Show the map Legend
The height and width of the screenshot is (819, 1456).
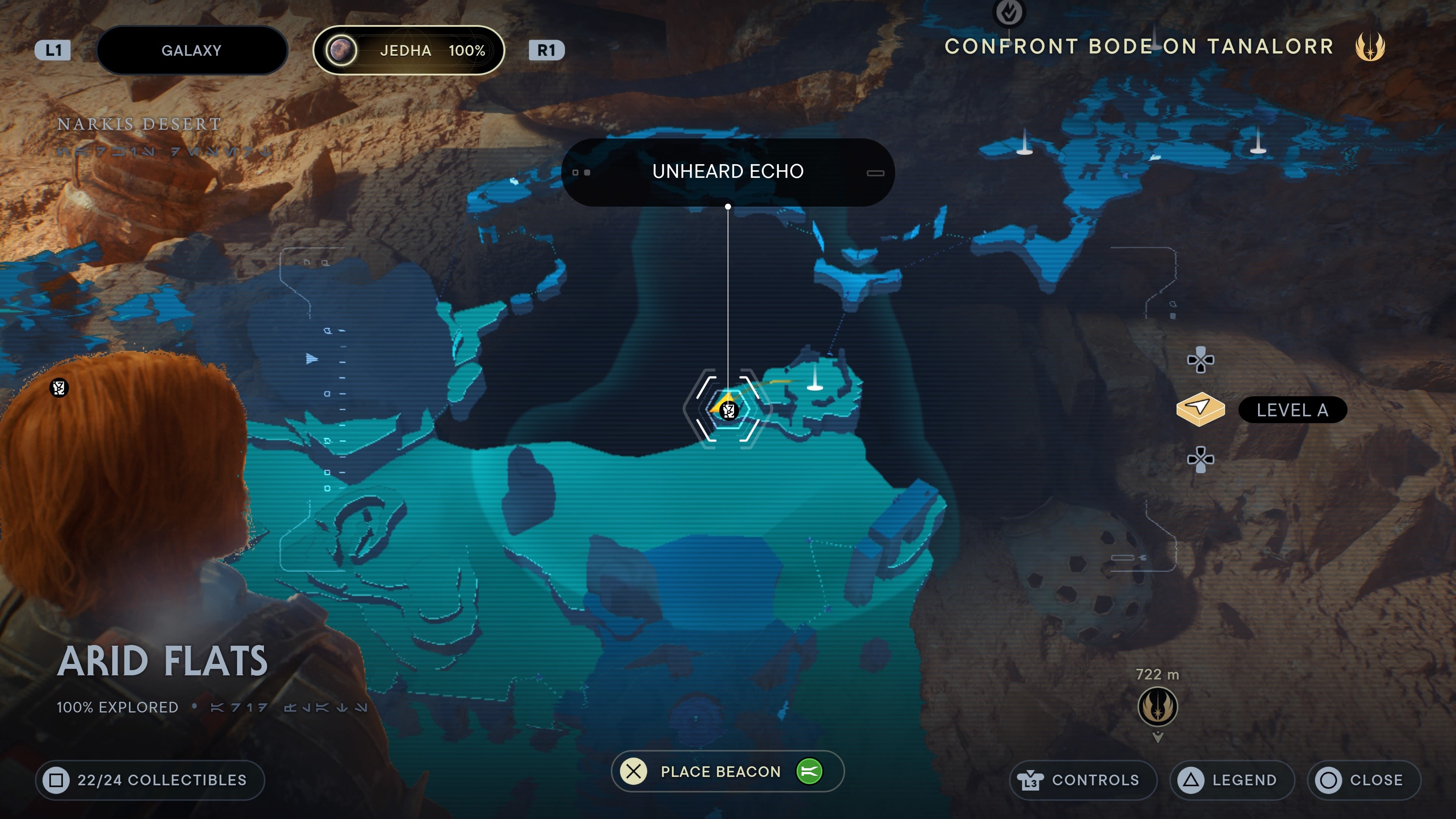1232,780
